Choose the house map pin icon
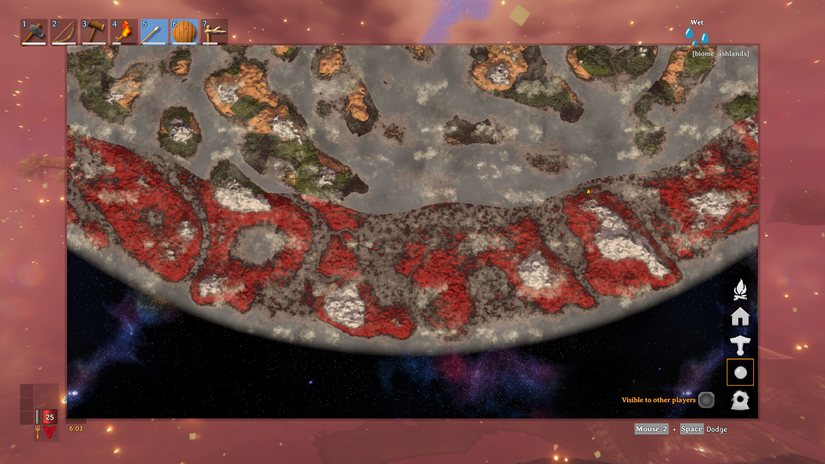825x464 pixels. (x=740, y=317)
